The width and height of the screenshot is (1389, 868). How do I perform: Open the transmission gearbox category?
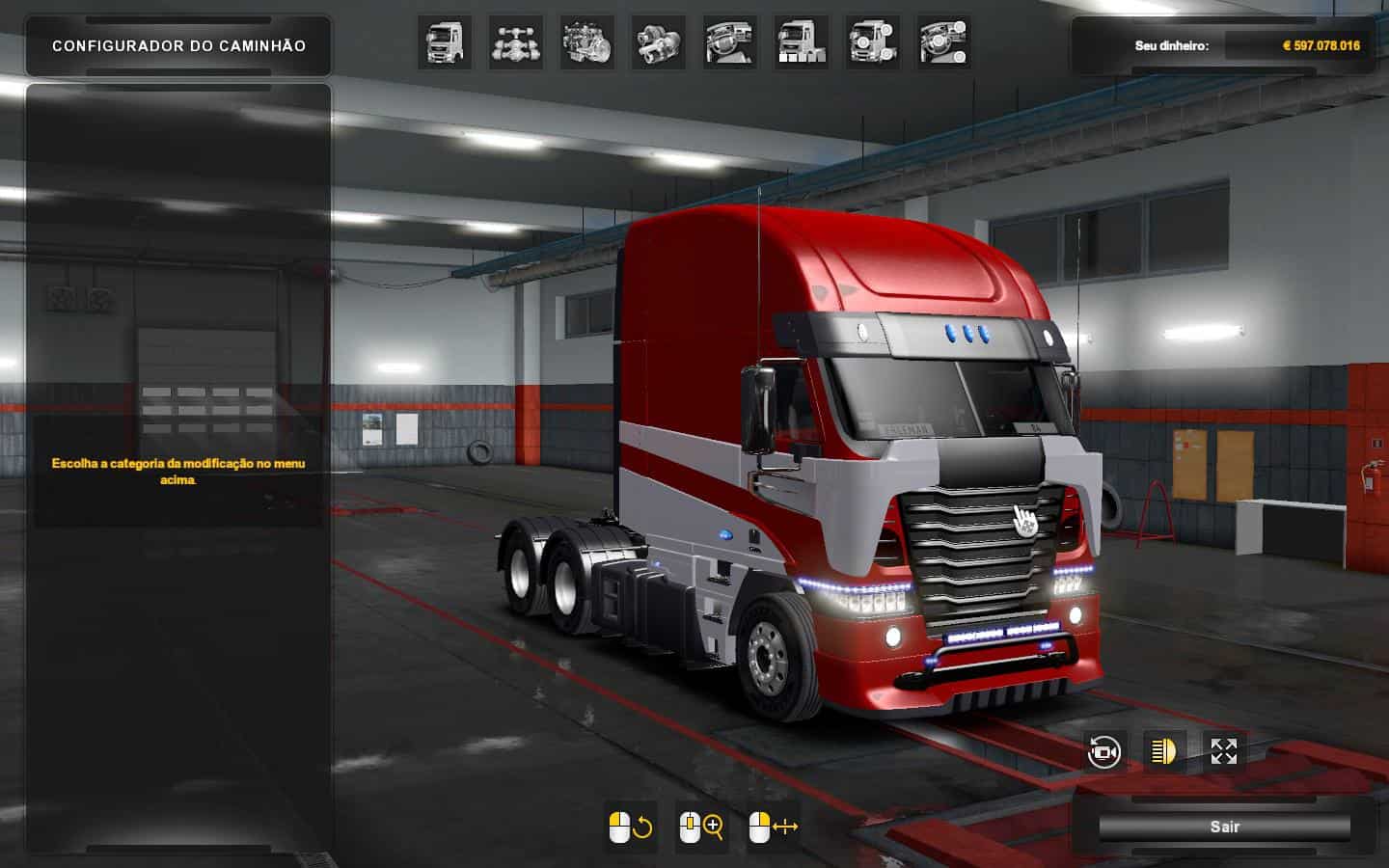click(659, 41)
